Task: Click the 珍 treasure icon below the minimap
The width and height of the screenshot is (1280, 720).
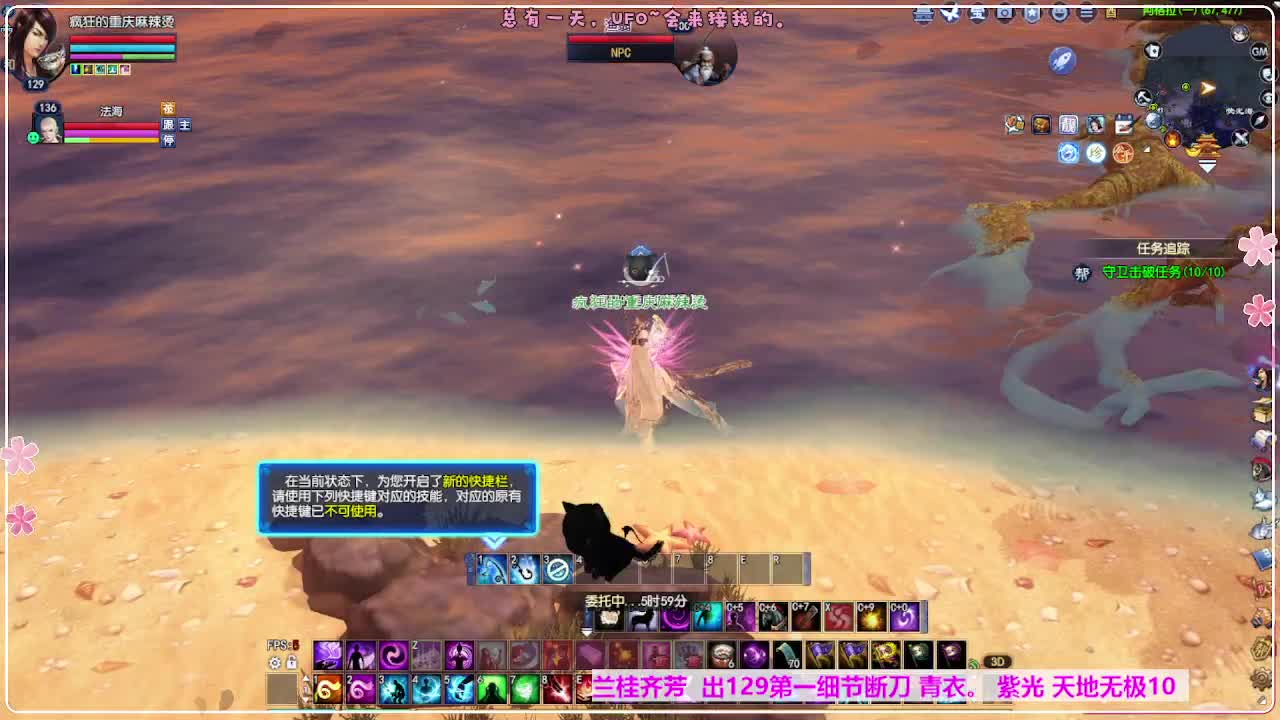Action: [1096, 152]
